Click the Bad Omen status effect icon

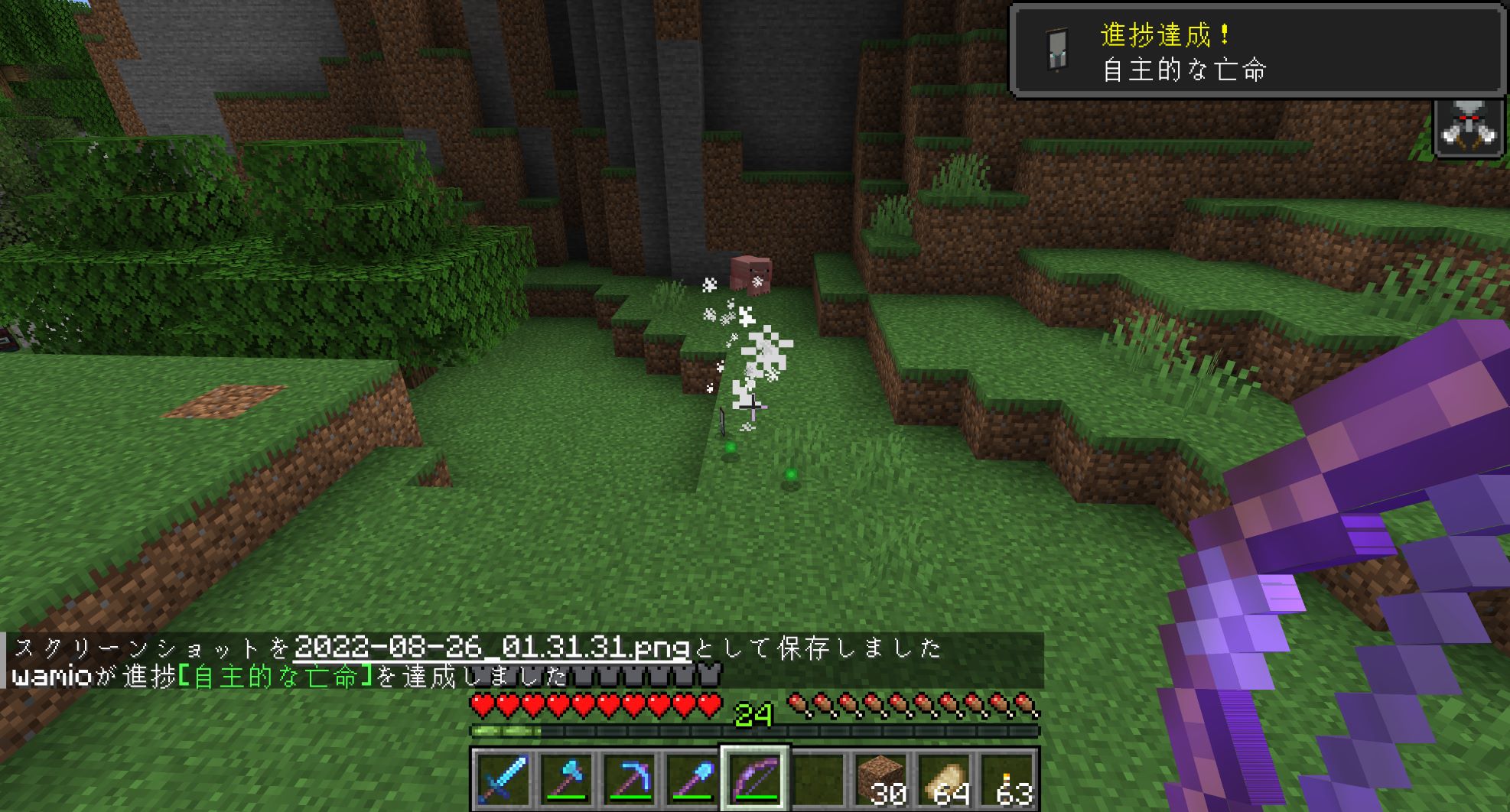coord(1468,128)
